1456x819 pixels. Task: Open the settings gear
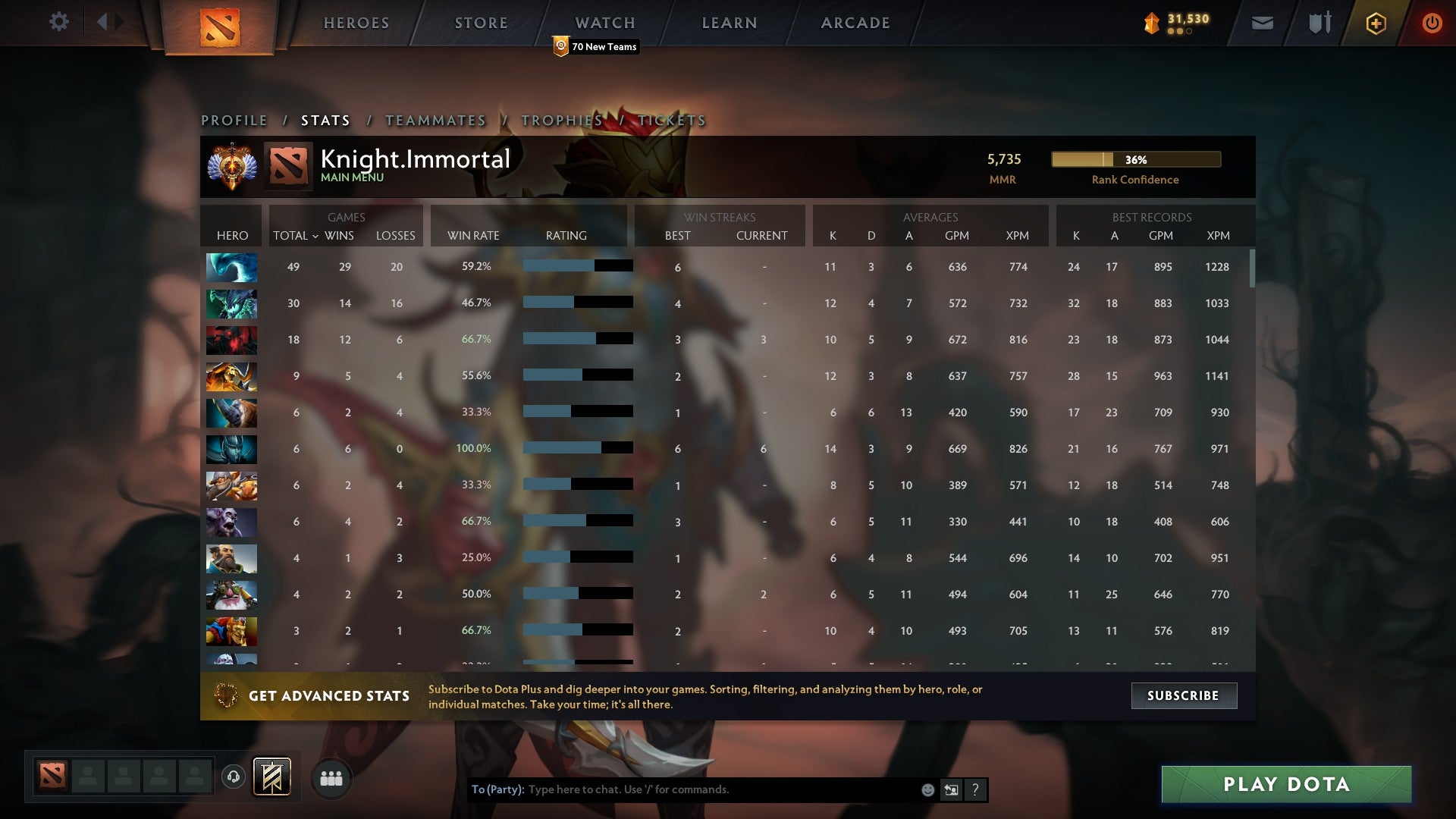point(59,22)
